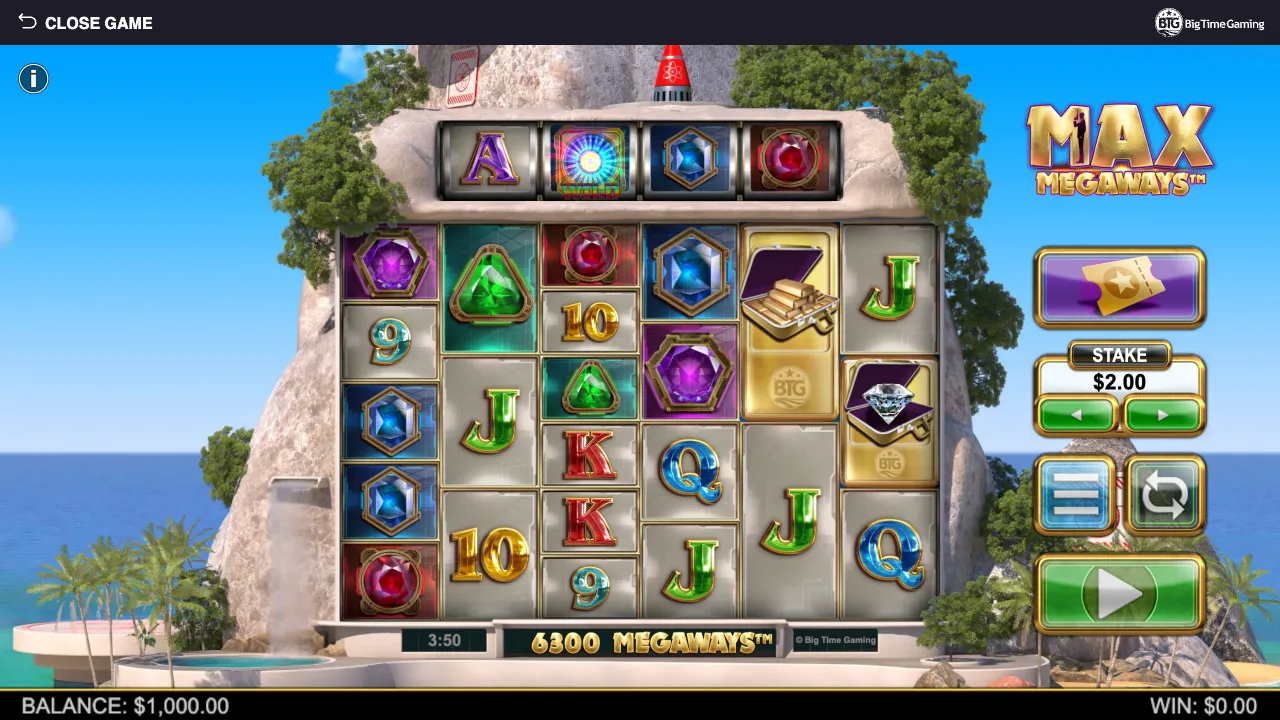Increase the stake with the right arrow
1280x720 pixels.
pos(1162,415)
